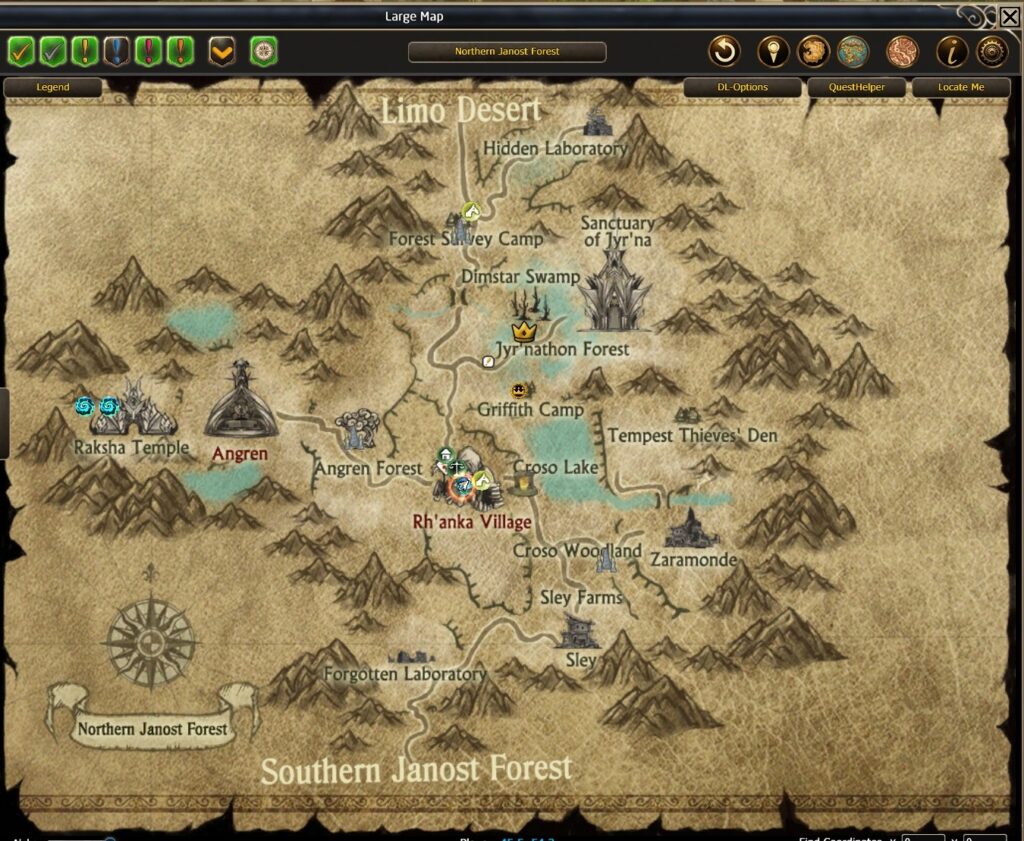
Task: Open the map info 'i' icon
Action: coord(951,51)
